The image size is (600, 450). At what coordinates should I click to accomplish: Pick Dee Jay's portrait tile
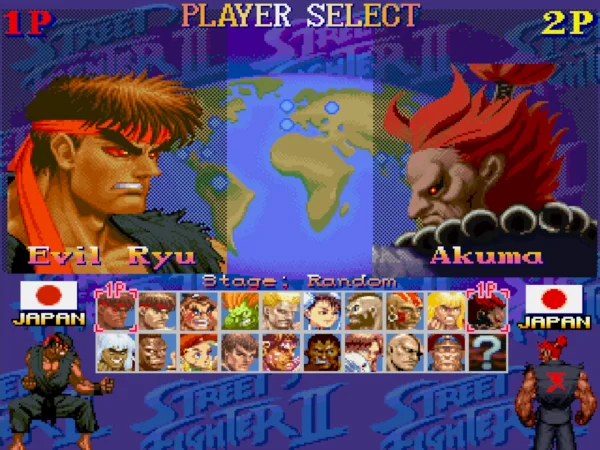pyautogui.click(x=321, y=352)
